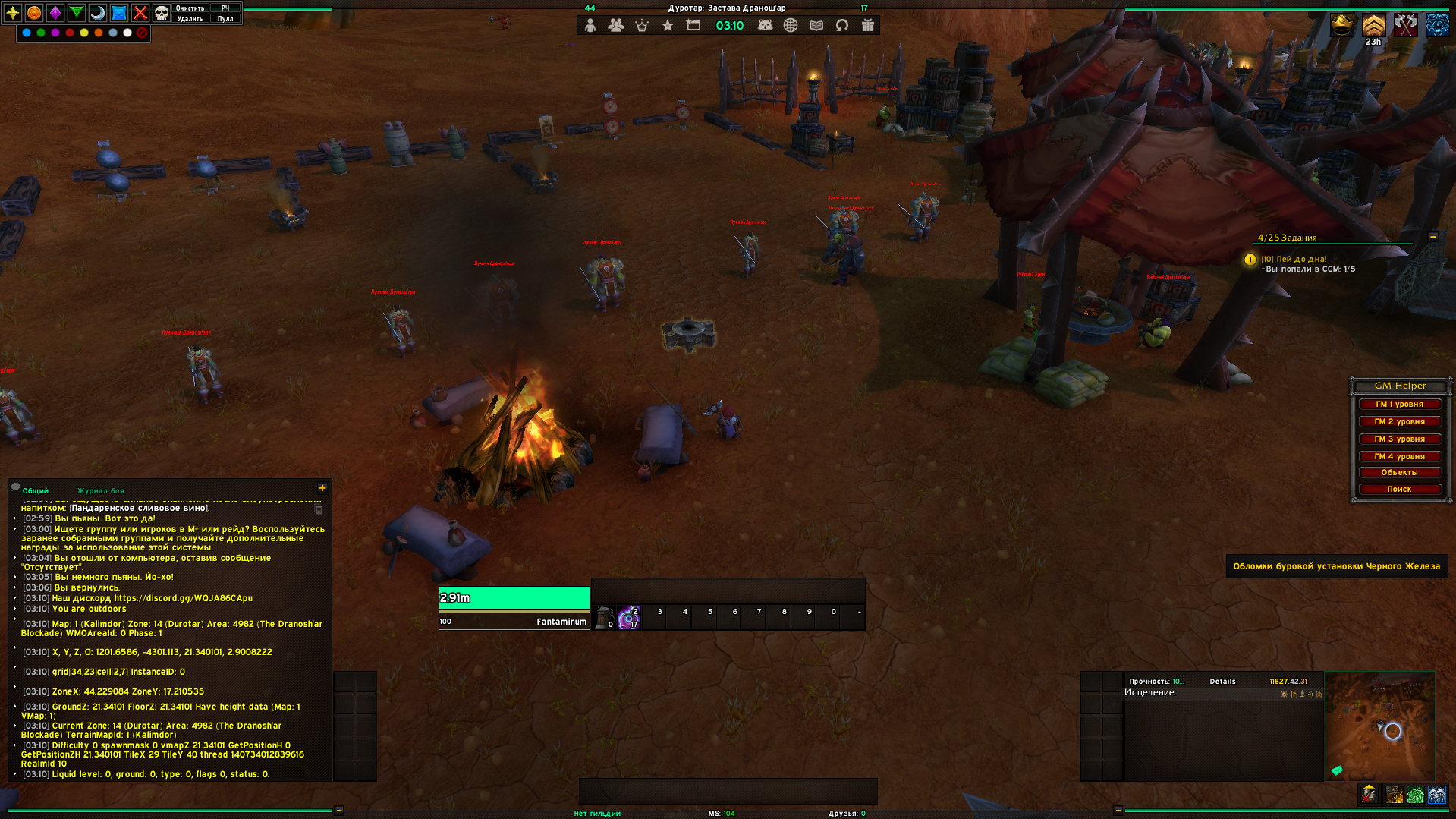
Task: Click the Пулл pull timer button
Action: point(225,19)
